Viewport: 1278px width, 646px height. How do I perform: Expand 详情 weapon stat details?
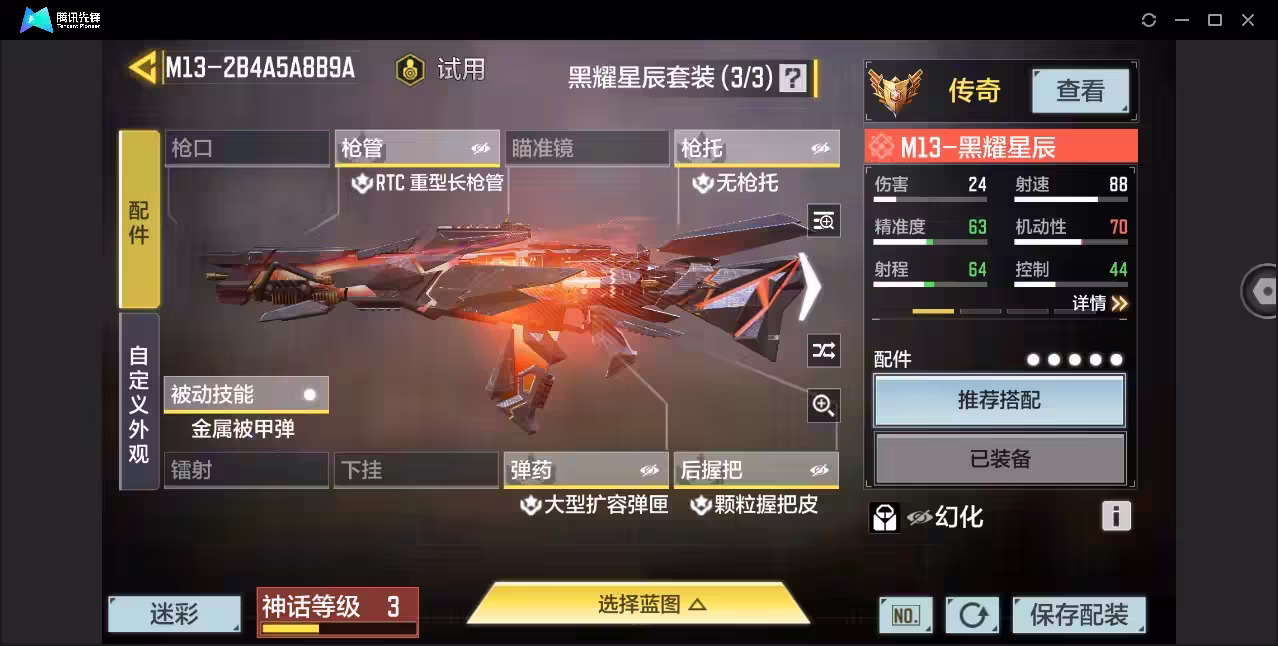[x=1100, y=303]
